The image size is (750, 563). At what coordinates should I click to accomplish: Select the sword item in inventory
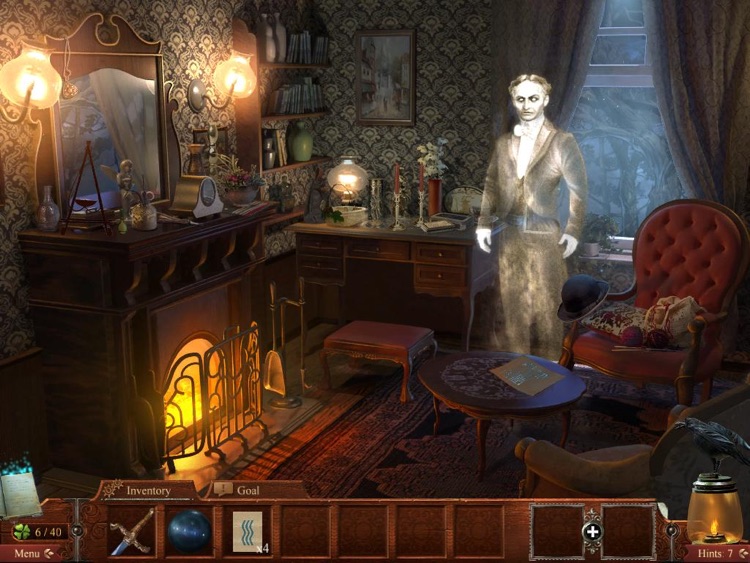click(133, 530)
